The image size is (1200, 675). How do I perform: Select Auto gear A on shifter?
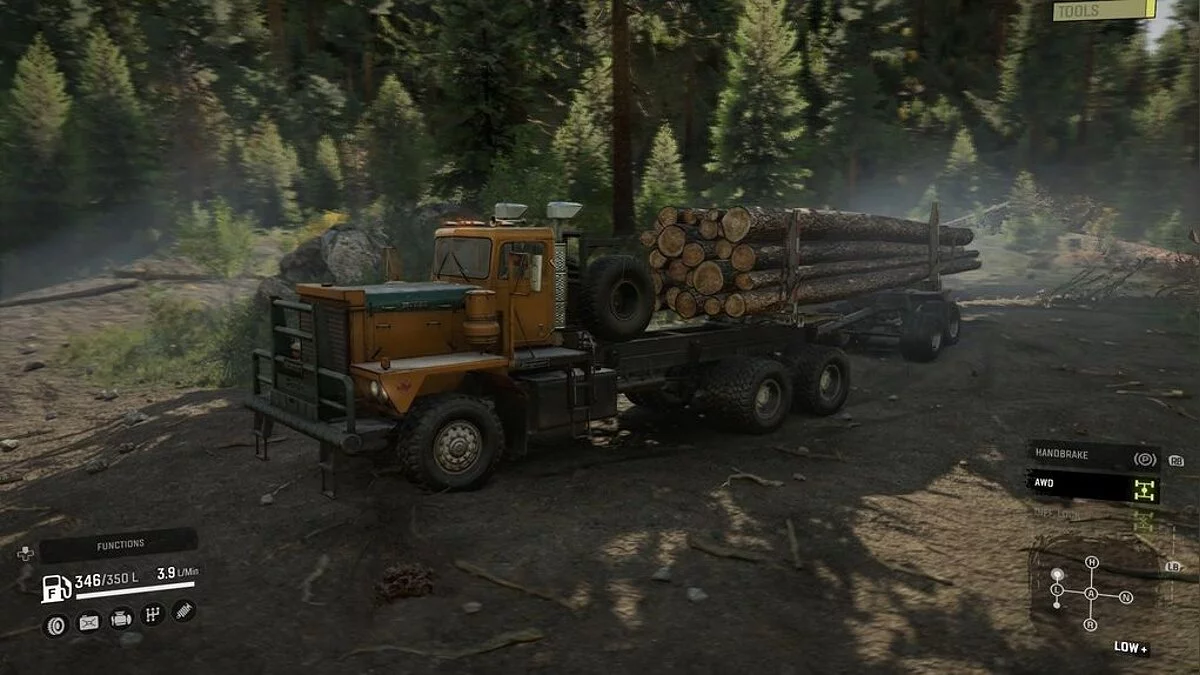click(1091, 594)
